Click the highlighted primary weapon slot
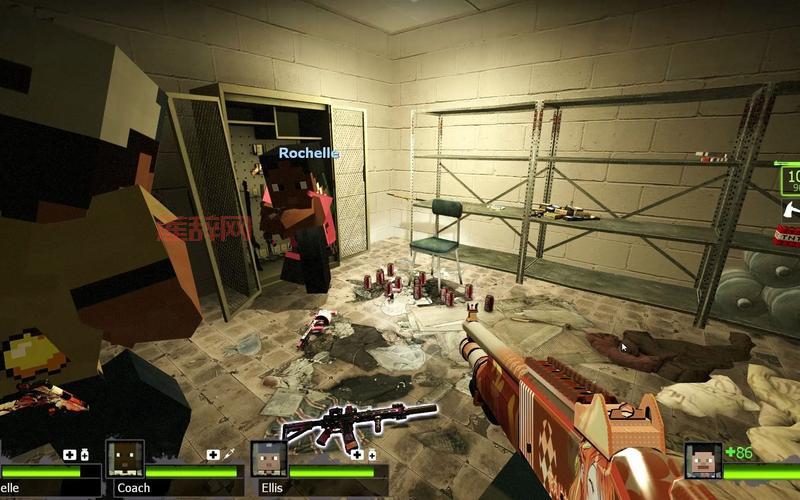The width and height of the screenshot is (800, 500). (790, 180)
